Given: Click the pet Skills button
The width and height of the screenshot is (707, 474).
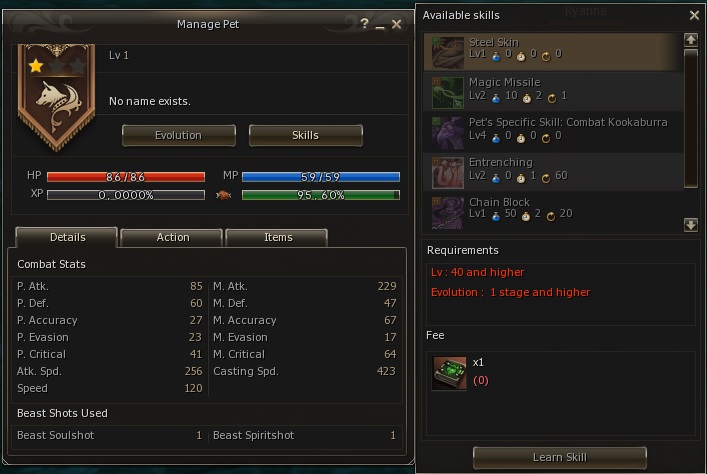Looking at the screenshot, I should (x=305, y=135).
